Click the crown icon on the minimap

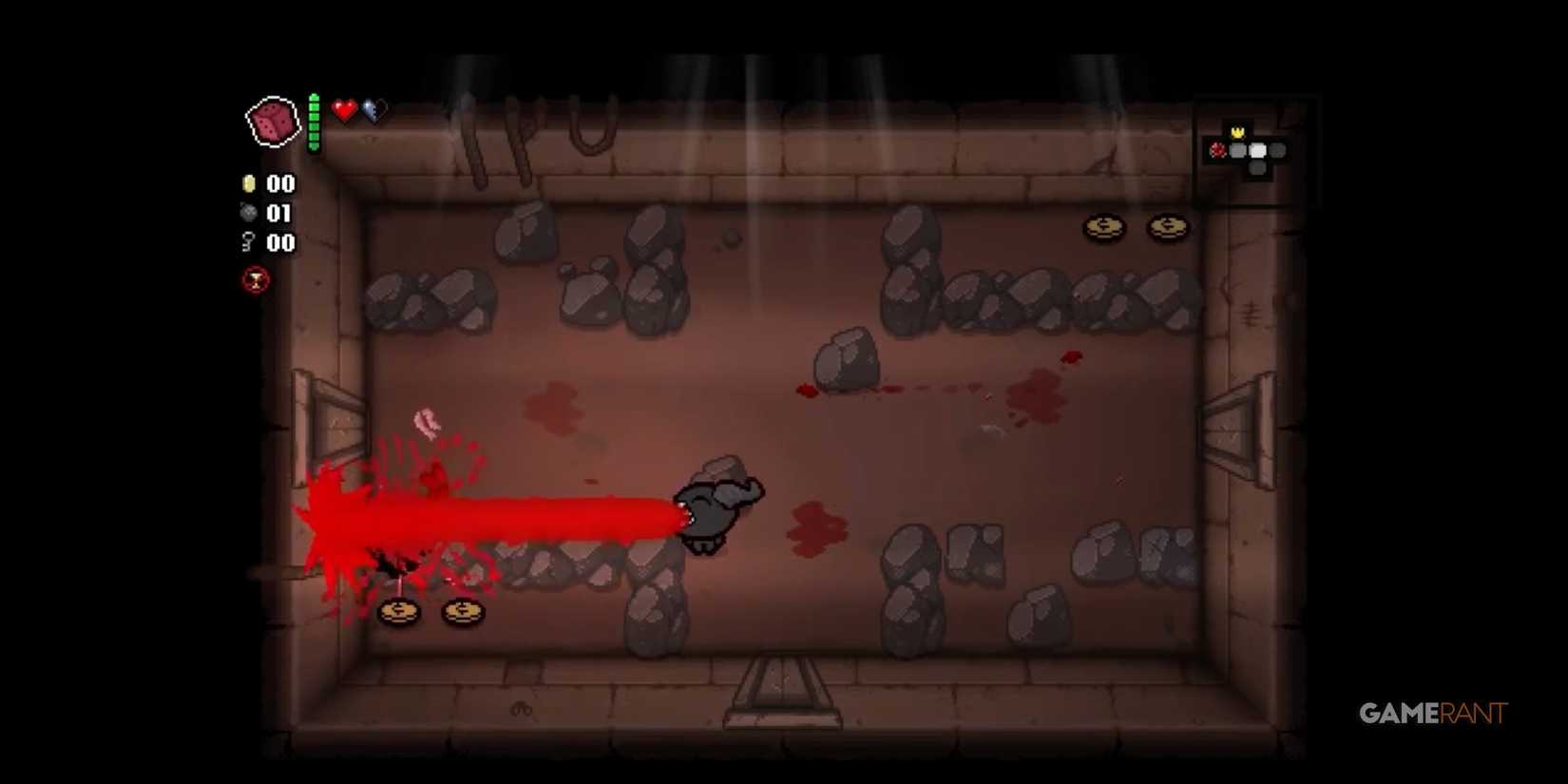click(x=1237, y=132)
